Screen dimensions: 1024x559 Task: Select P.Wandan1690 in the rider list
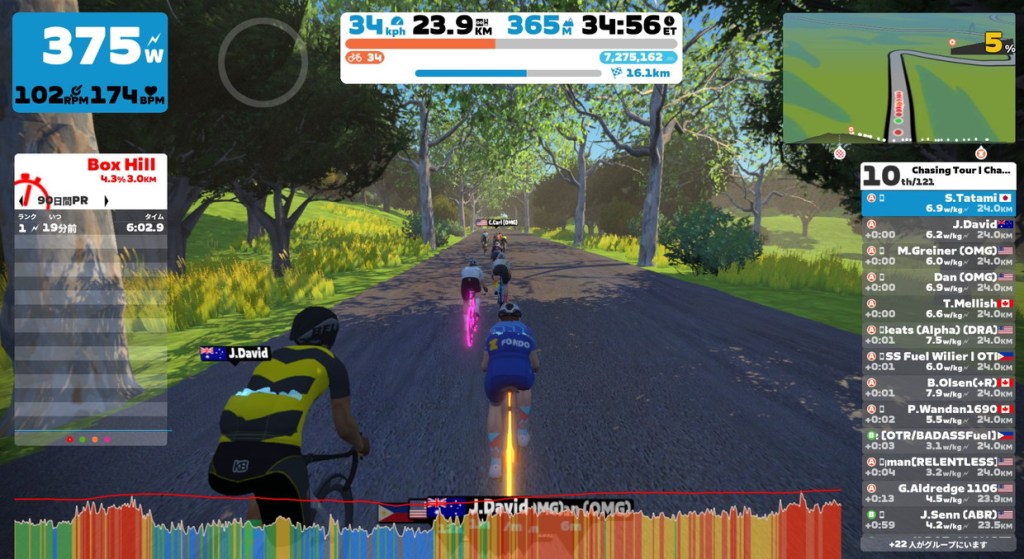(938, 413)
